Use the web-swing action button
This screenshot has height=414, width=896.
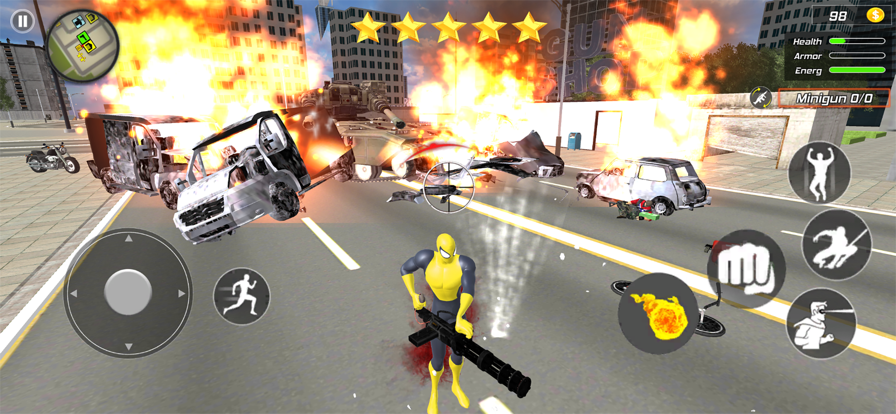coord(836,244)
